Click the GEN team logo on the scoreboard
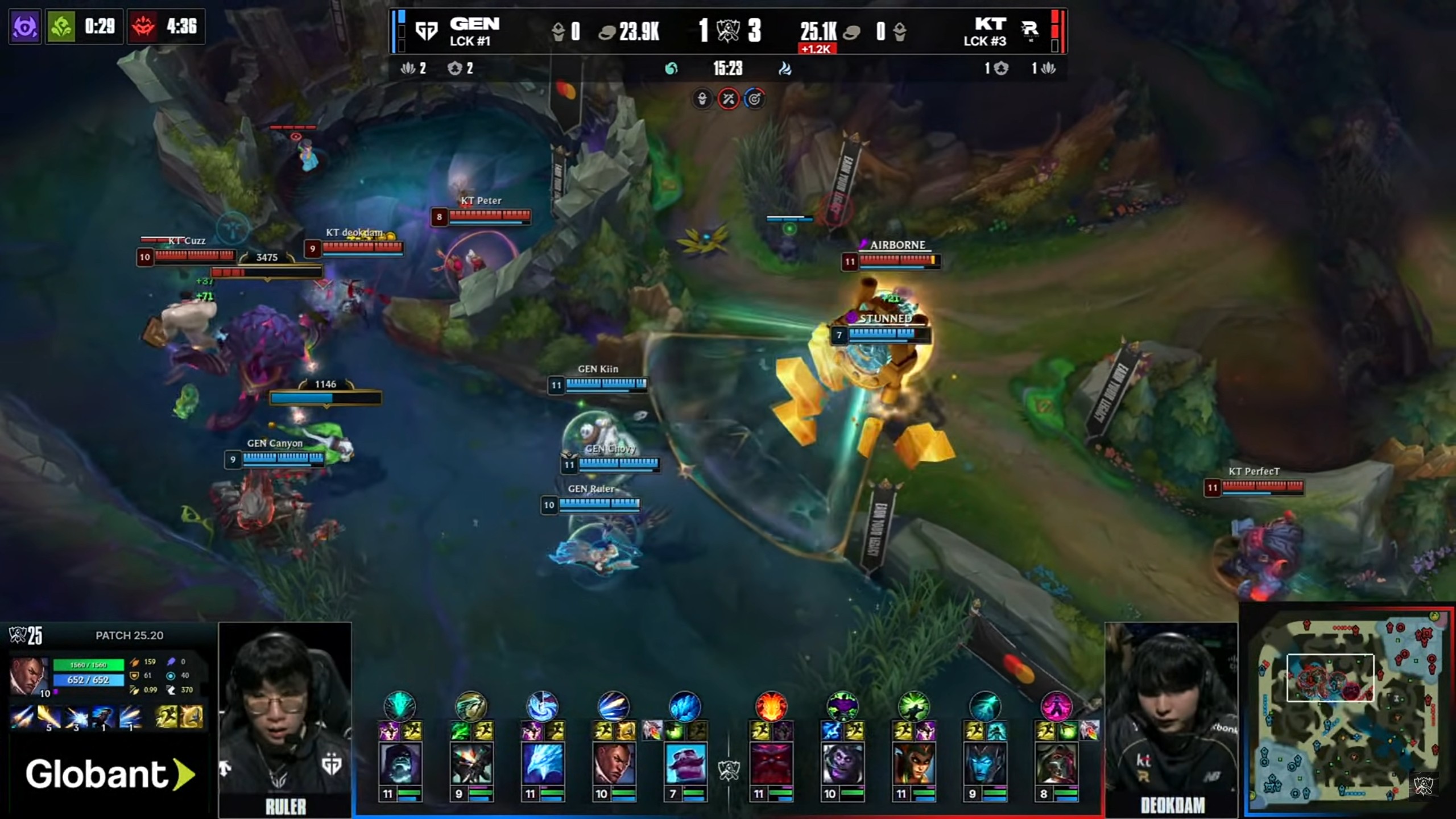 pos(426,30)
